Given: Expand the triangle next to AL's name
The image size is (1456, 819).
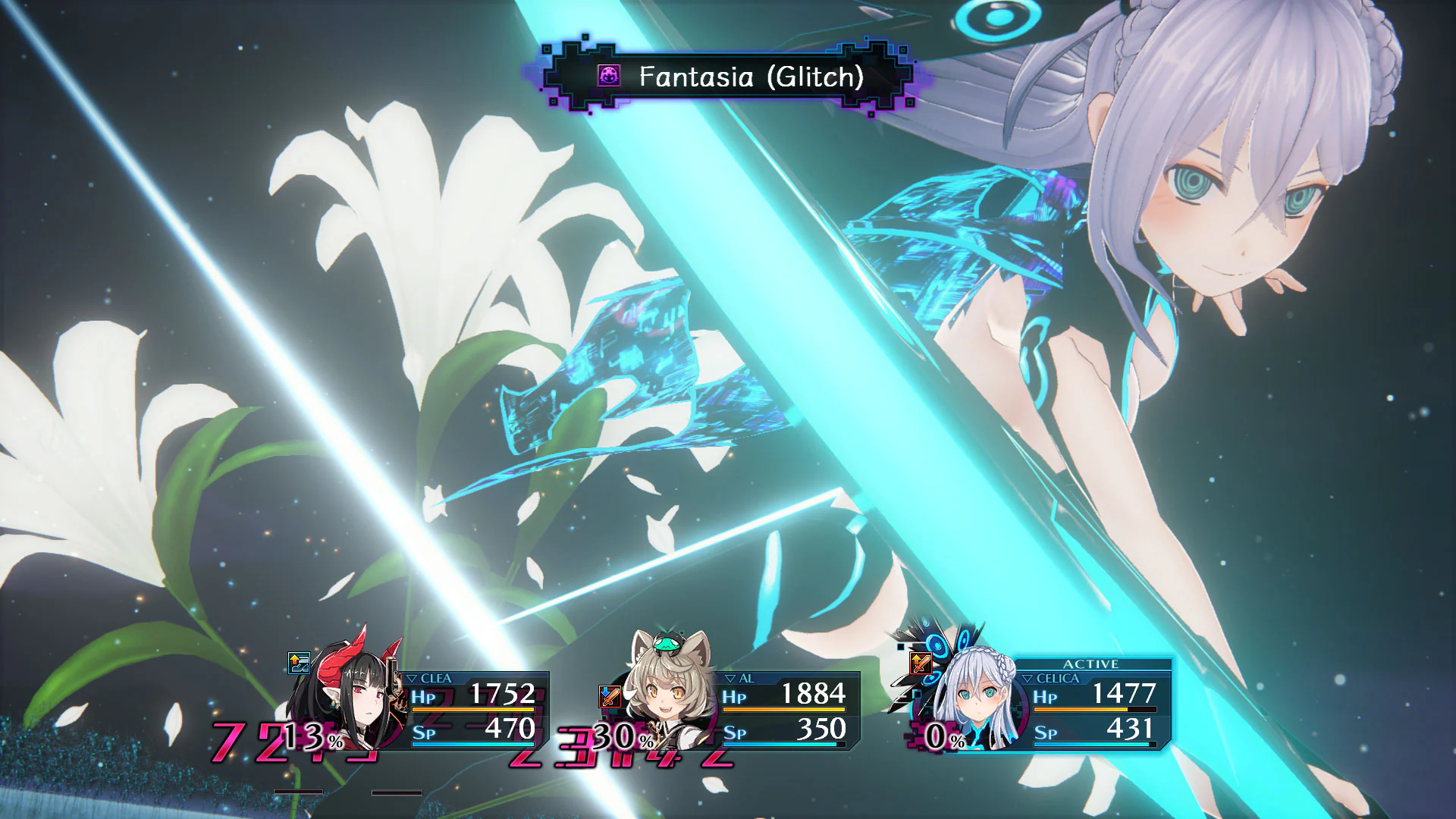Looking at the screenshot, I should pos(730,678).
